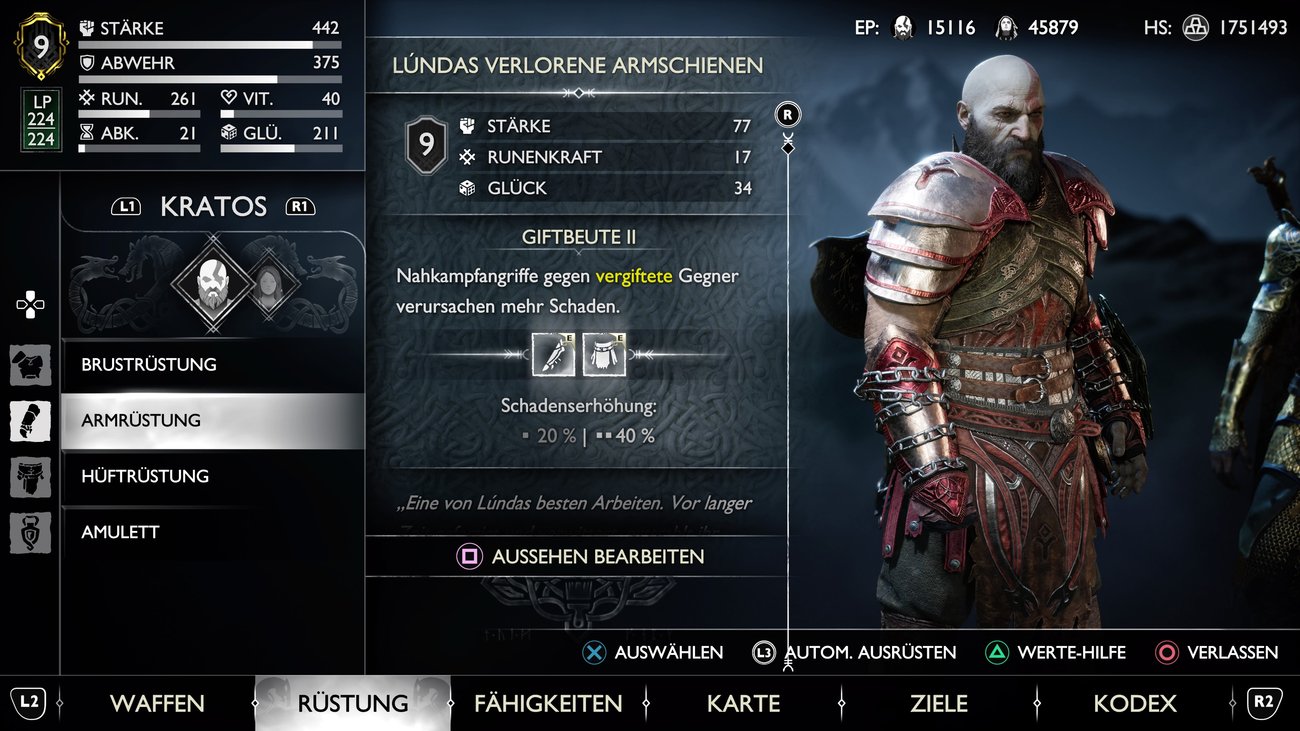Click the Abwehr shield icon
1300x731 pixels.
click(x=88, y=62)
